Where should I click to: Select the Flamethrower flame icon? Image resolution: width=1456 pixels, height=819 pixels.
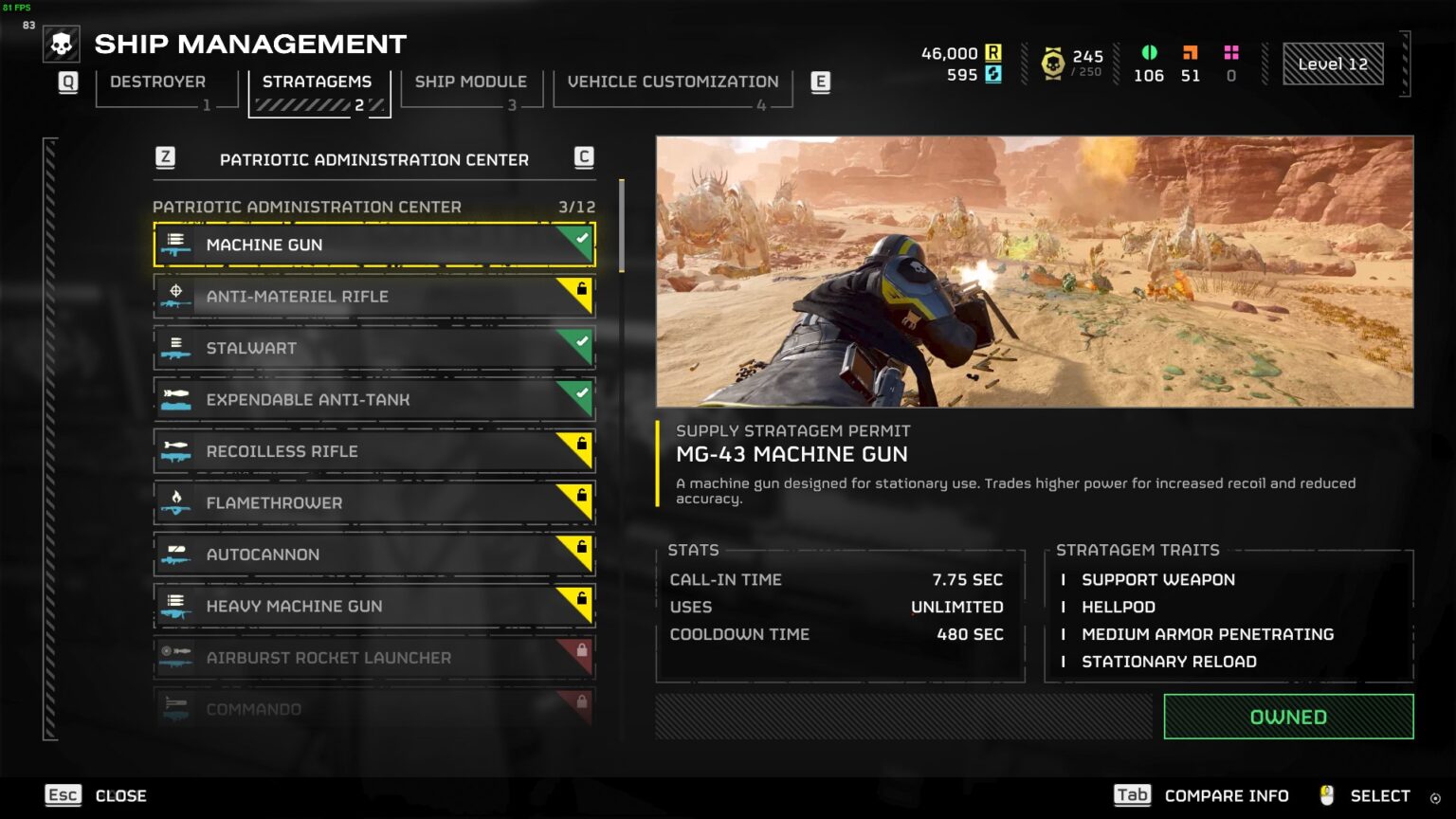coord(176,502)
